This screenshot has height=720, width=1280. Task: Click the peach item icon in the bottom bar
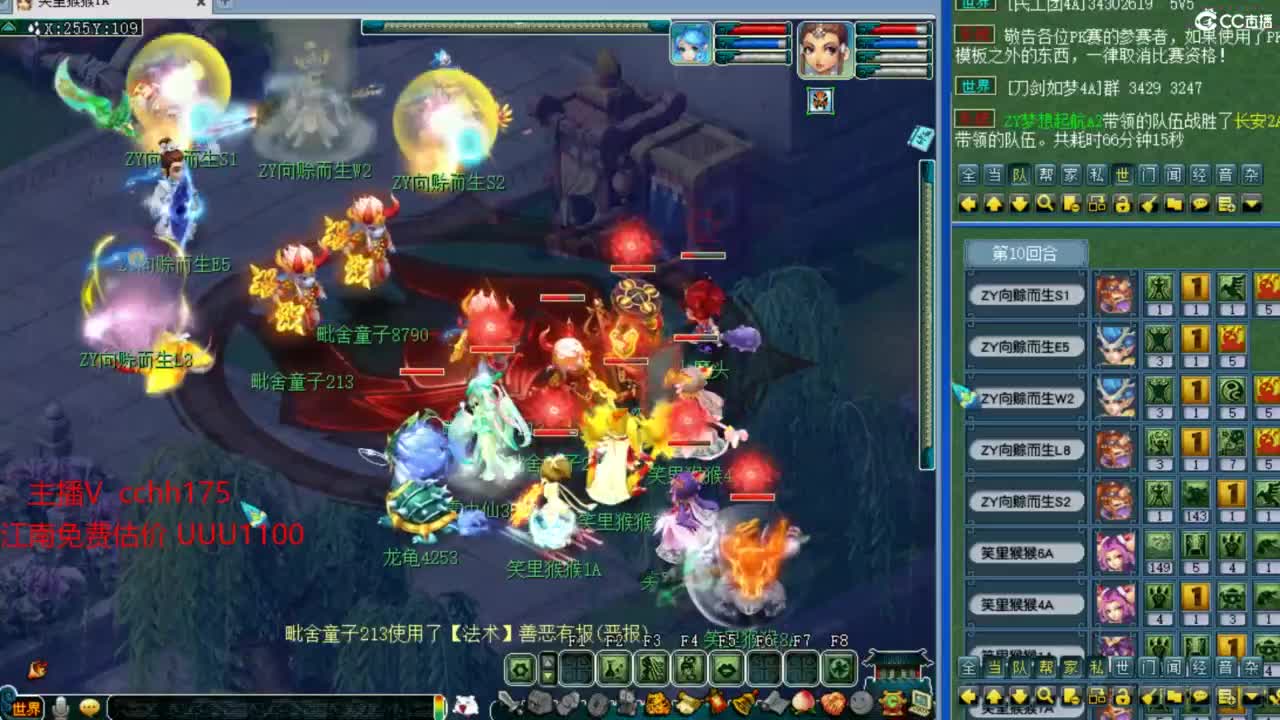point(802,701)
